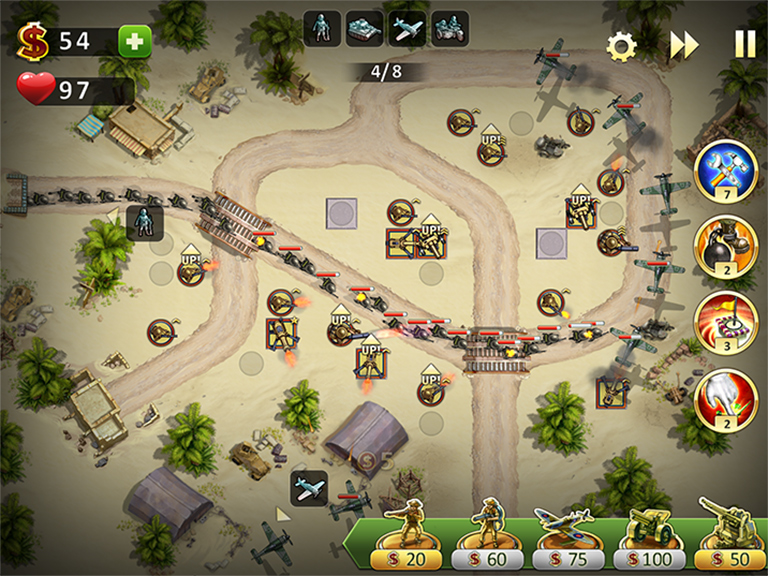Use the bomb and boot ability
This screenshot has width=768, height=576.
[726, 246]
